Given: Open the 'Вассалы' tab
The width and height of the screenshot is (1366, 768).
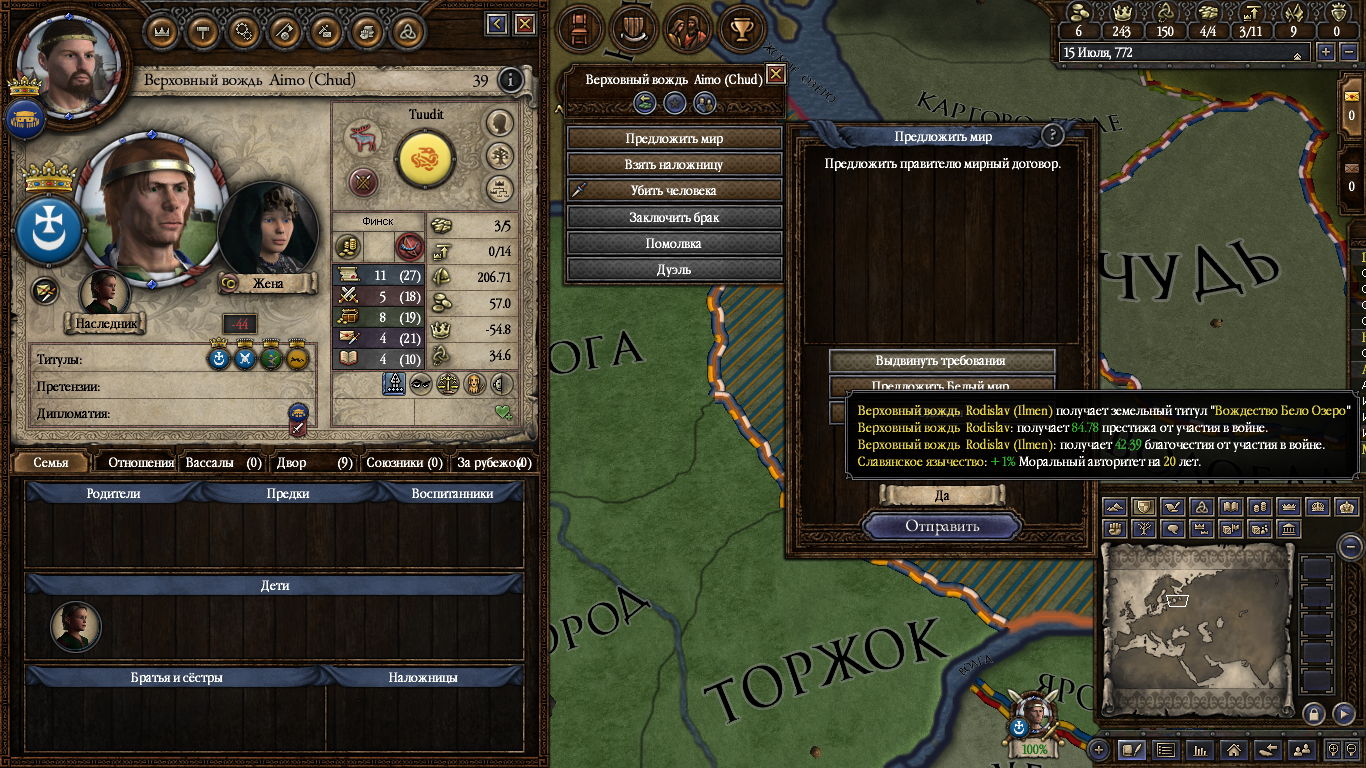Looking at the screenshot, I should tap(222, 463).
